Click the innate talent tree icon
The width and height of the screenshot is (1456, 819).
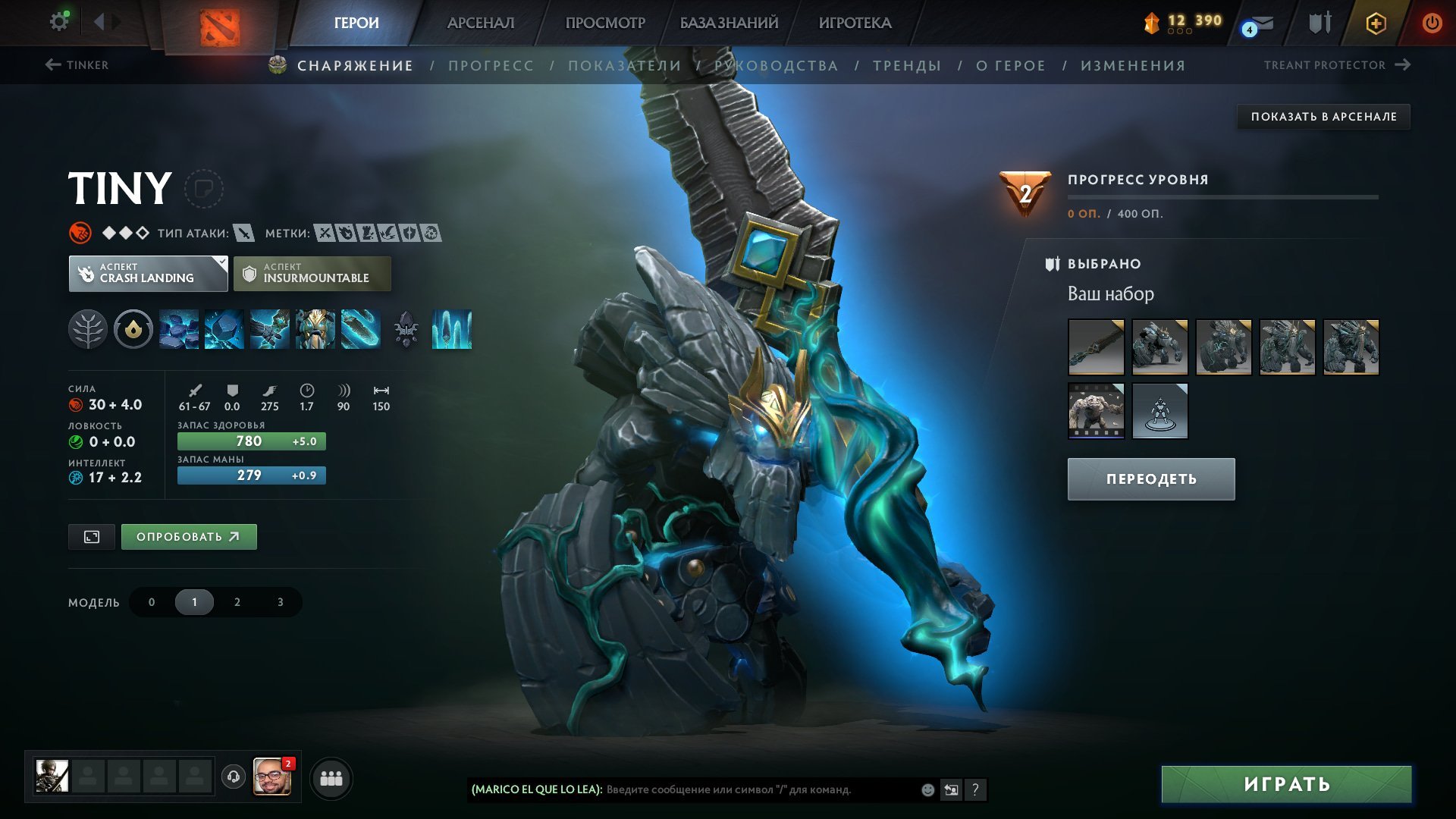coord(89,330)
